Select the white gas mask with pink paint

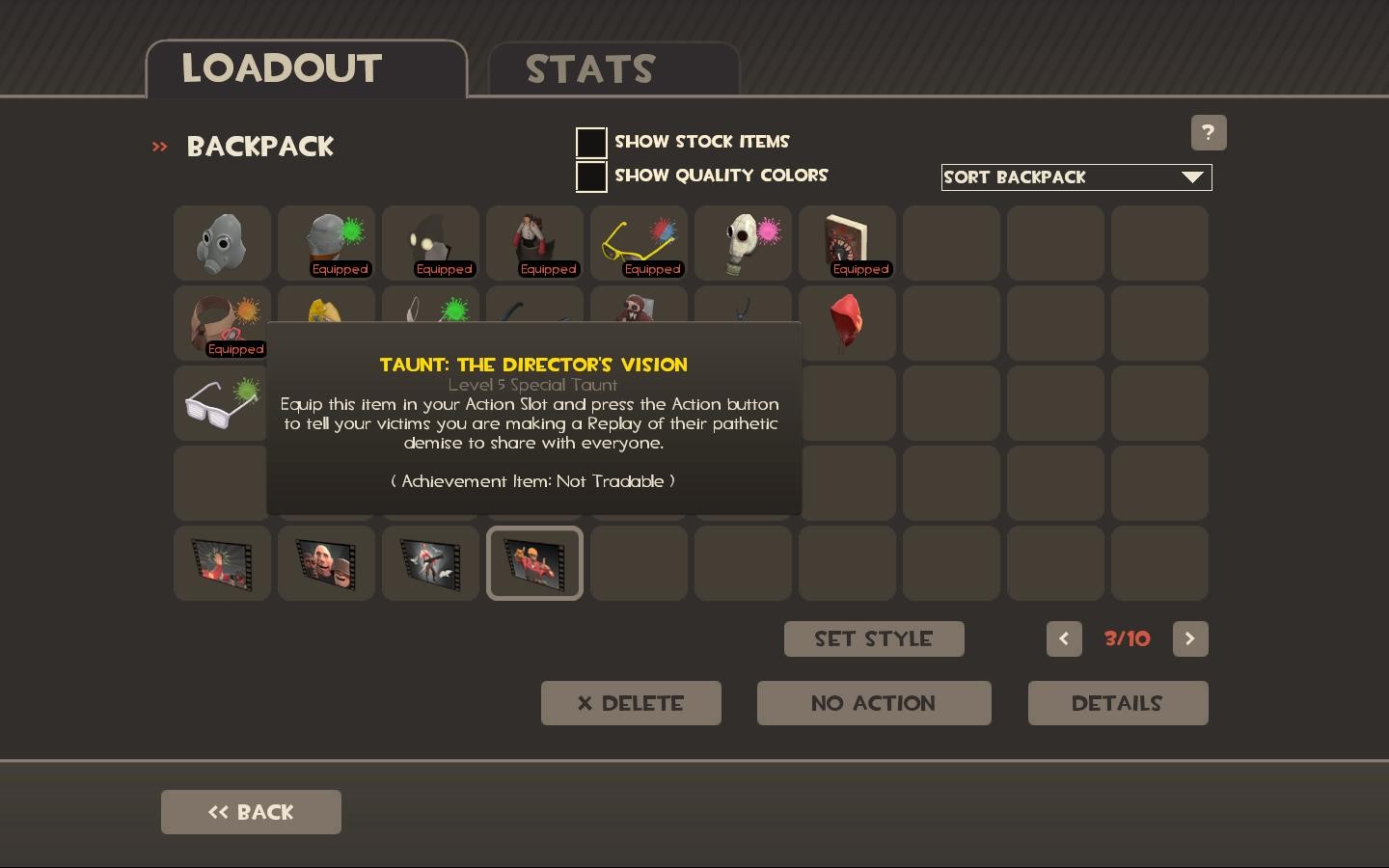[743, 243]
